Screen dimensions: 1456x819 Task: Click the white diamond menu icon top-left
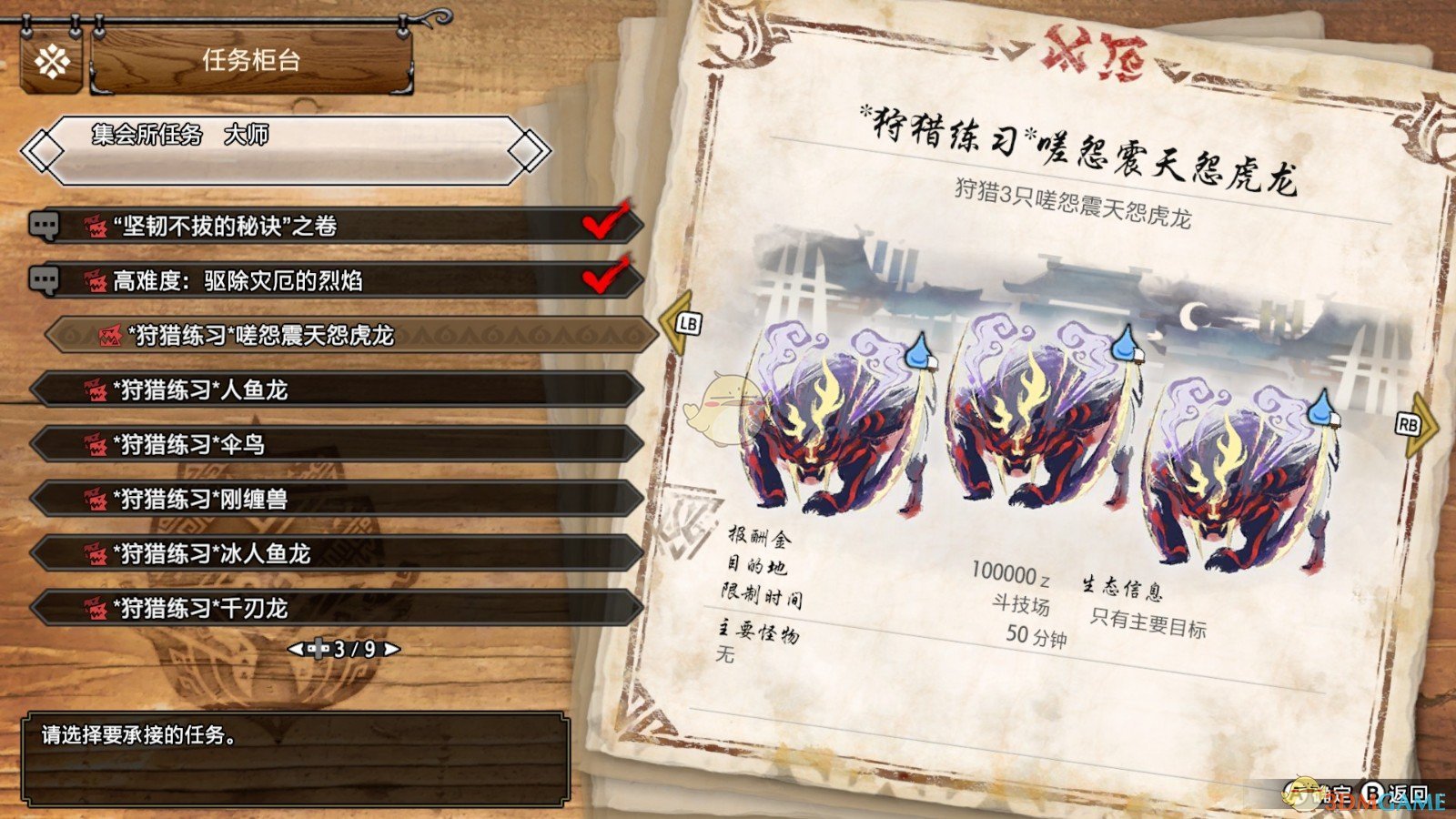pyautogui.click(x=53, y=62)
